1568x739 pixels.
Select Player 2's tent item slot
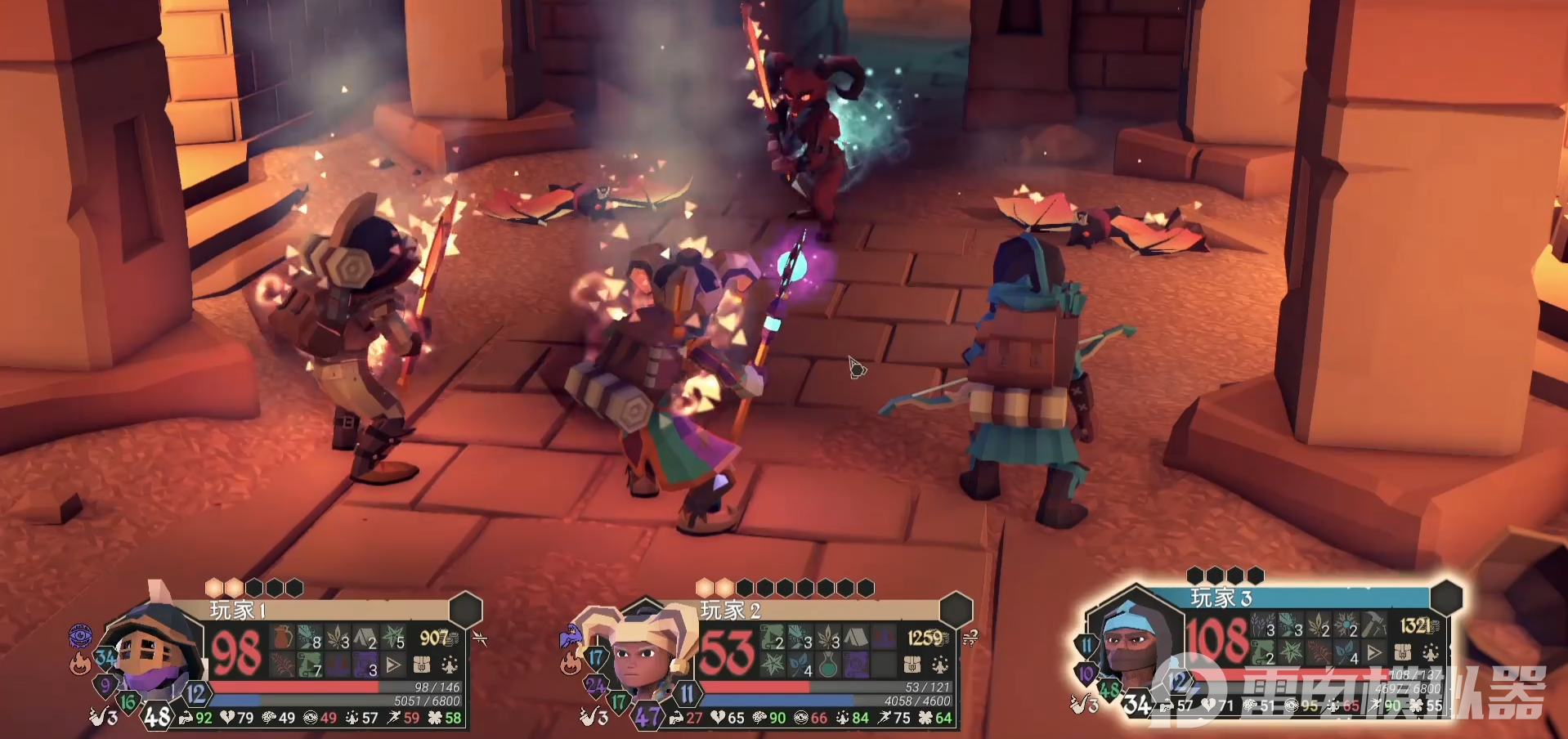[x=855, y=638]
